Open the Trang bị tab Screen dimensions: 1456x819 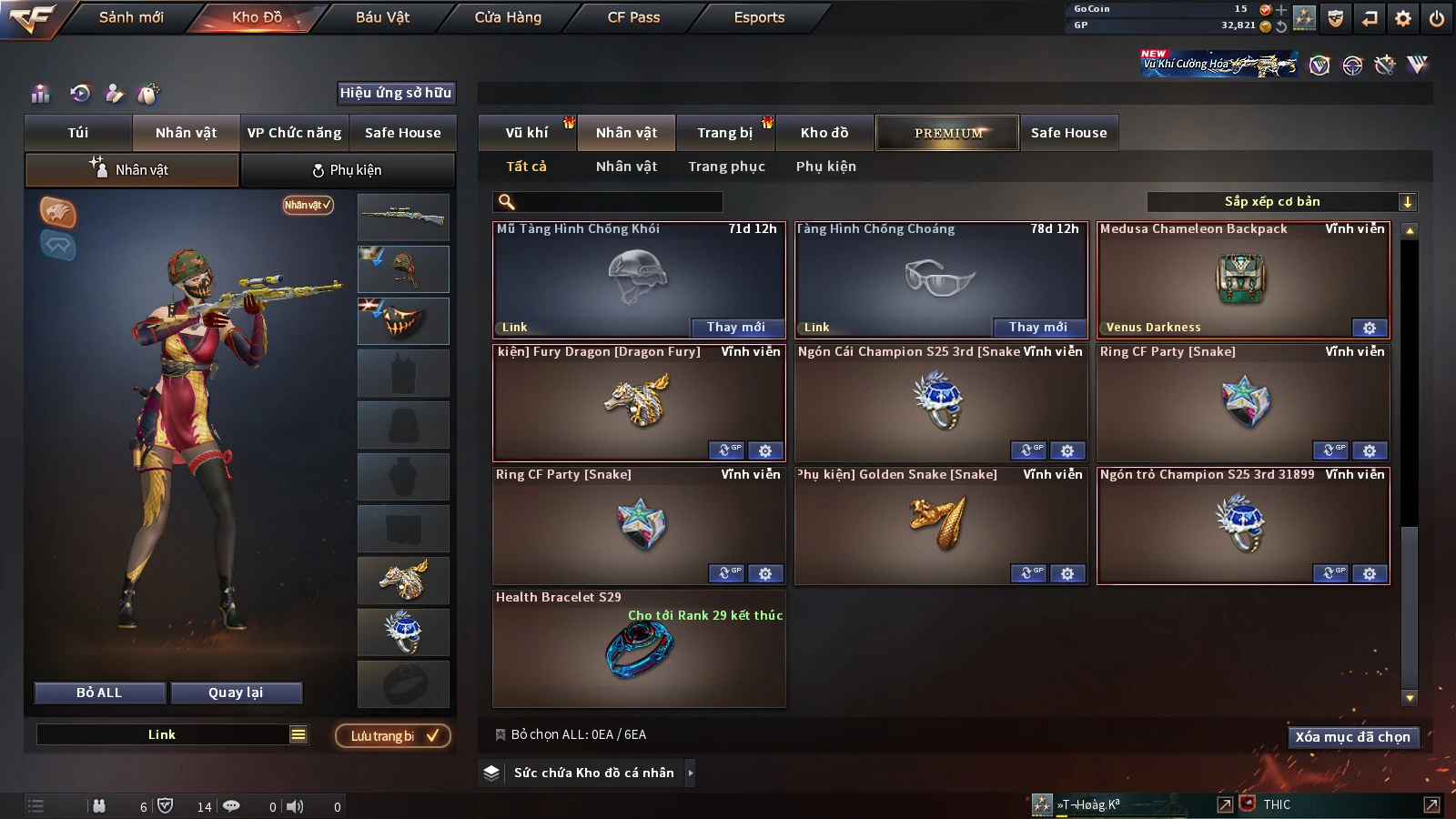click(x=724, y=133)
